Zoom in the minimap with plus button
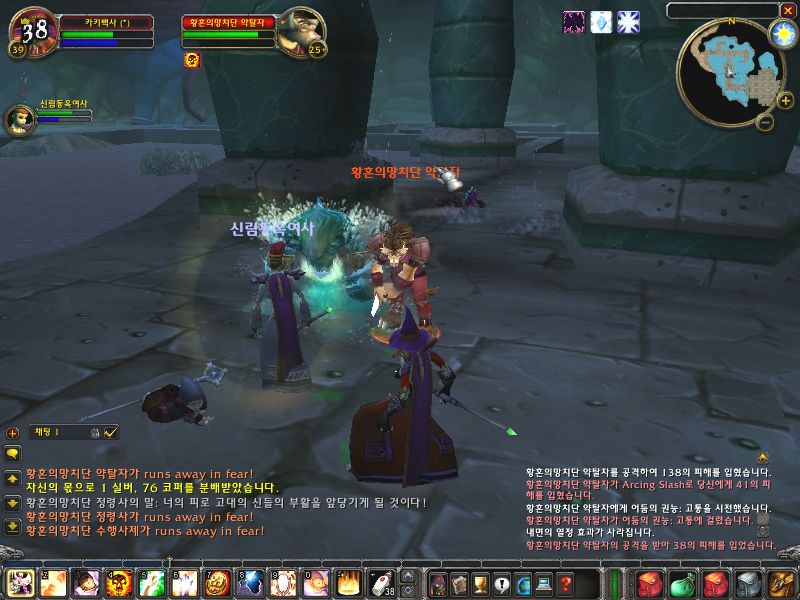The width and height of the screenshot is (800, 600). 786,100
